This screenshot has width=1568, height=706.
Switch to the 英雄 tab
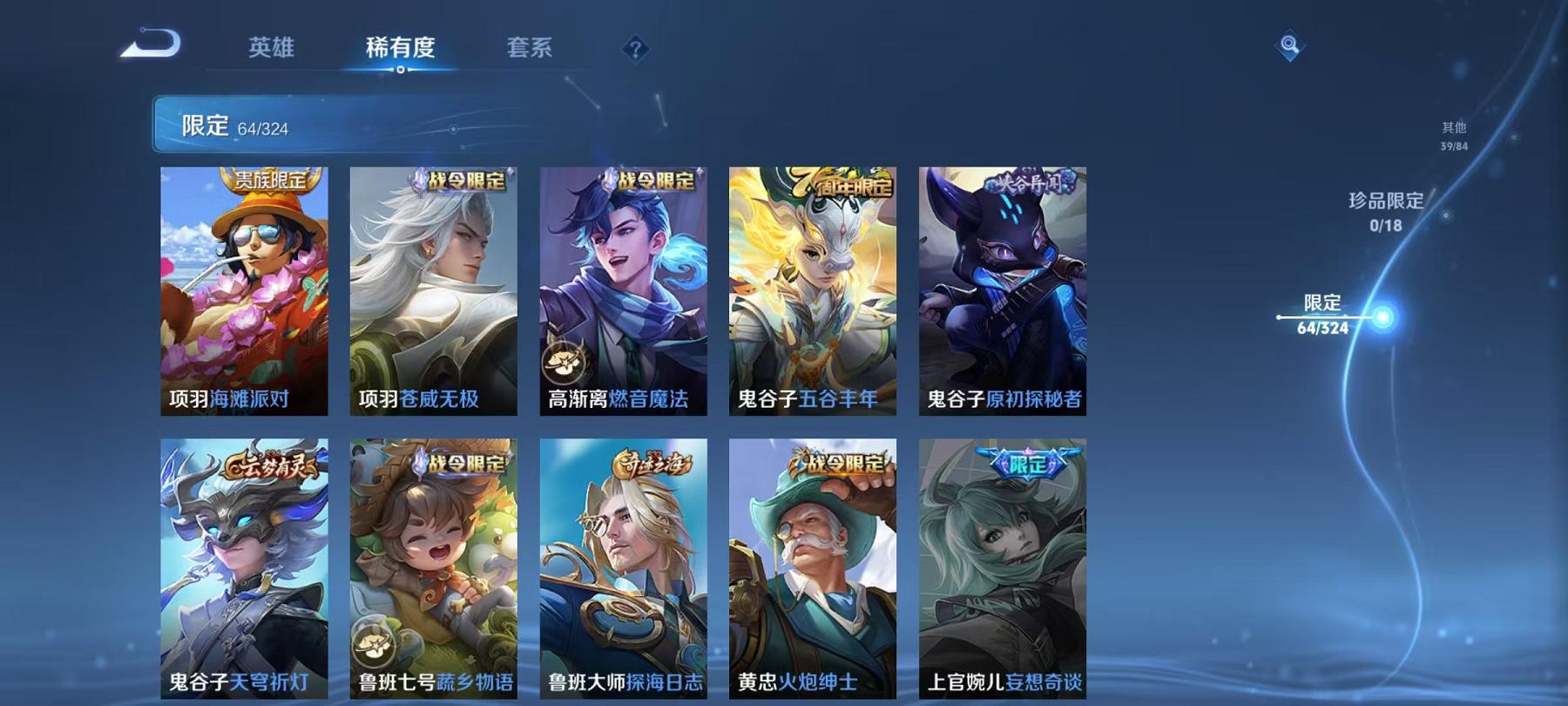coord(272,50)
